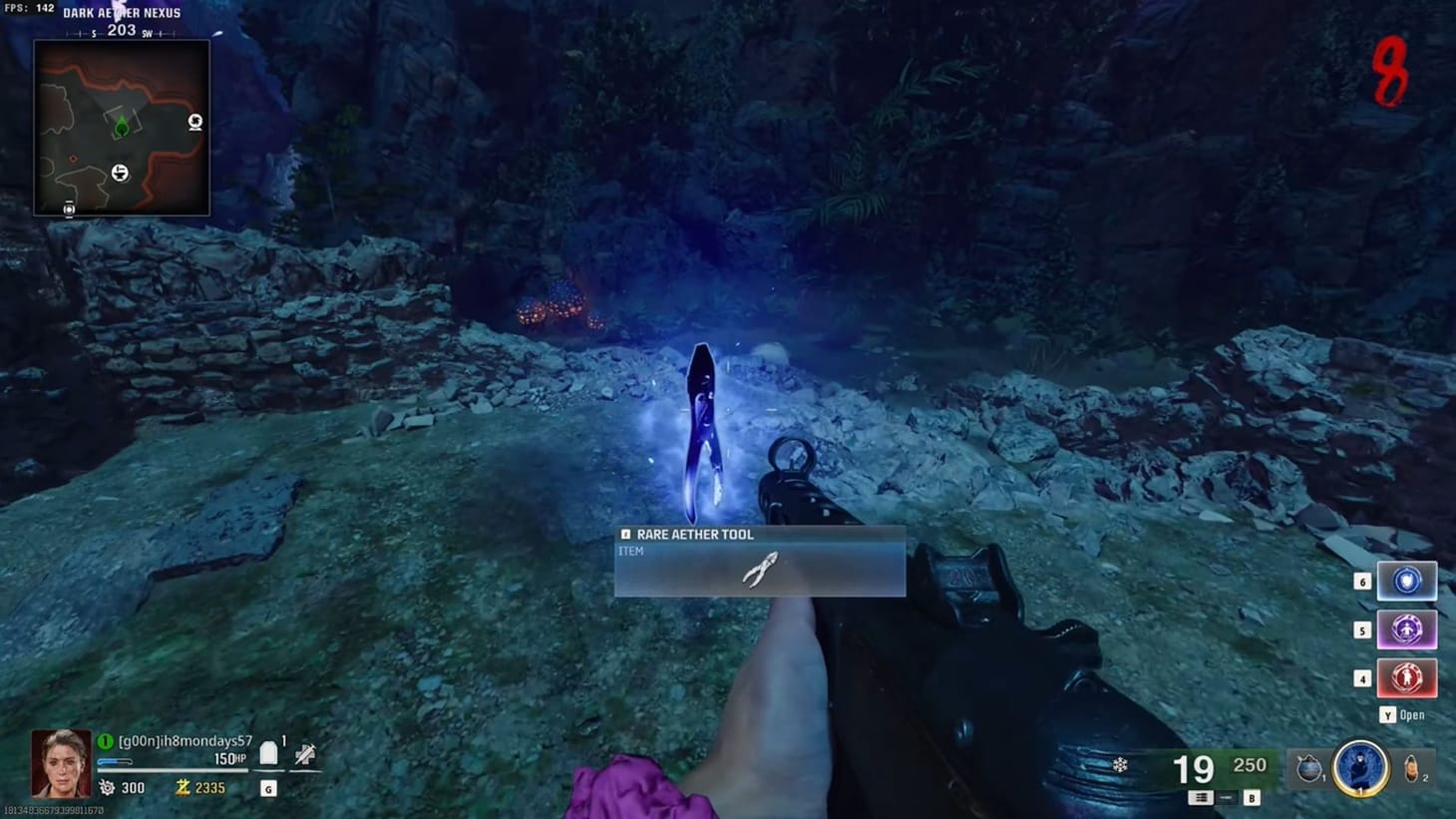The width and height of the screenshot is (1456, 819).
Task: Click the essence icon showing 2335
Action: 182,787
